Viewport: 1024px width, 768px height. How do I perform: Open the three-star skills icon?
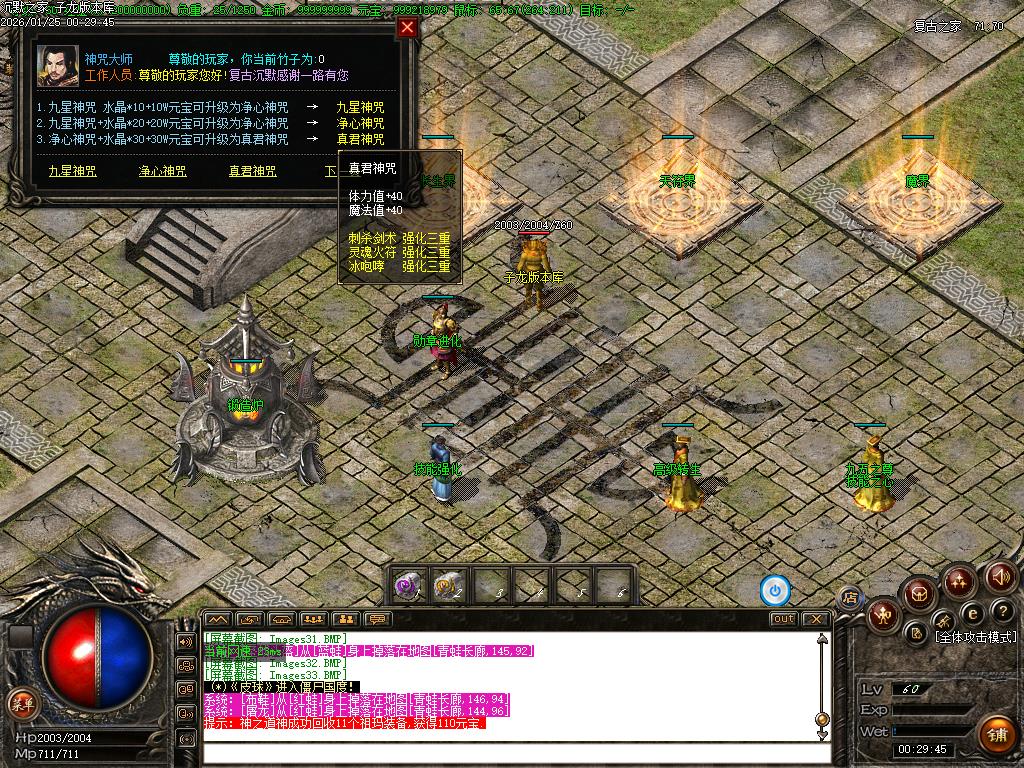[x=959, y=580]
